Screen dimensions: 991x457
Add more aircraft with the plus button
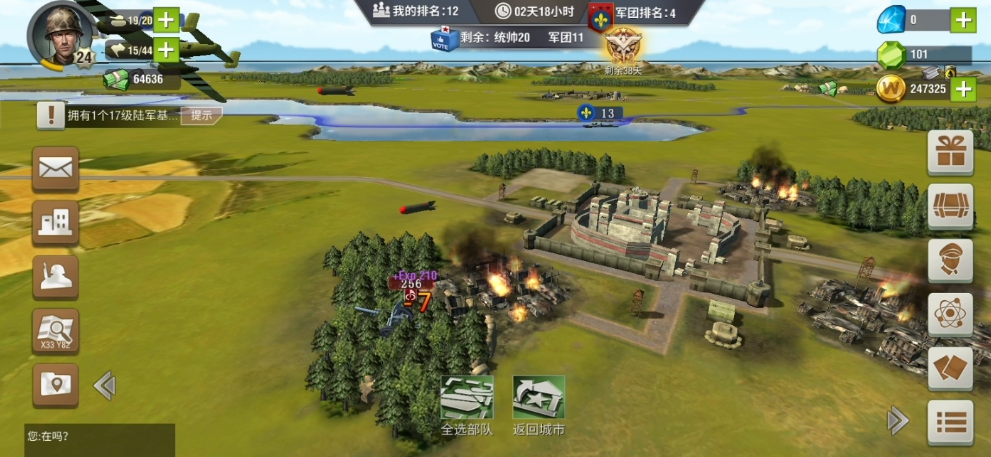tap(166, 49)
